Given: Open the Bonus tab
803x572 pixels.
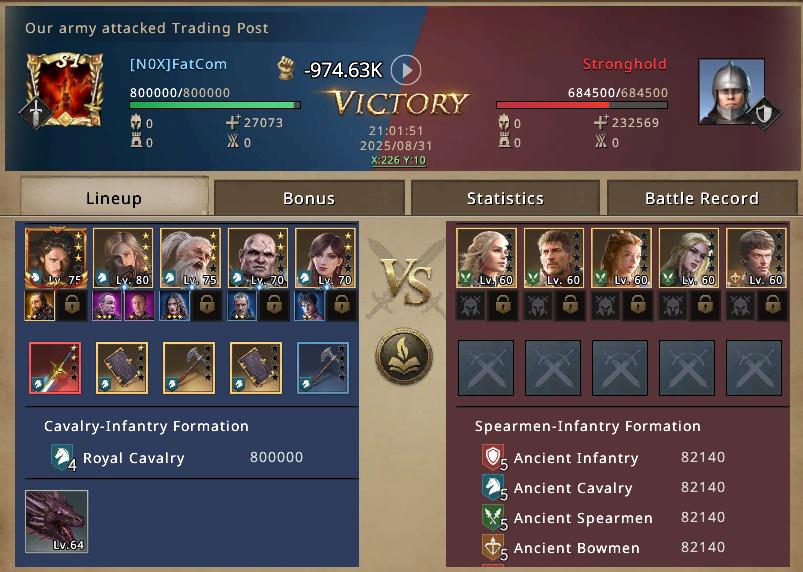Looking at the screenshot, I should tap(309, 198).
